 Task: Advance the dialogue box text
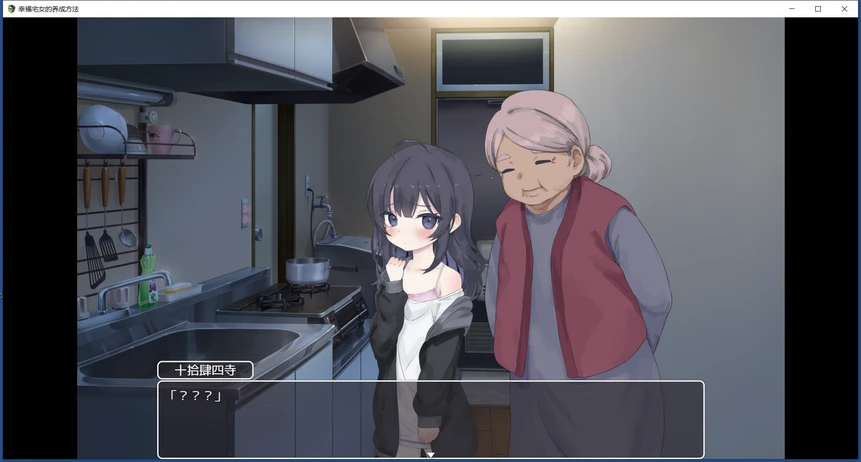(430, 418)
